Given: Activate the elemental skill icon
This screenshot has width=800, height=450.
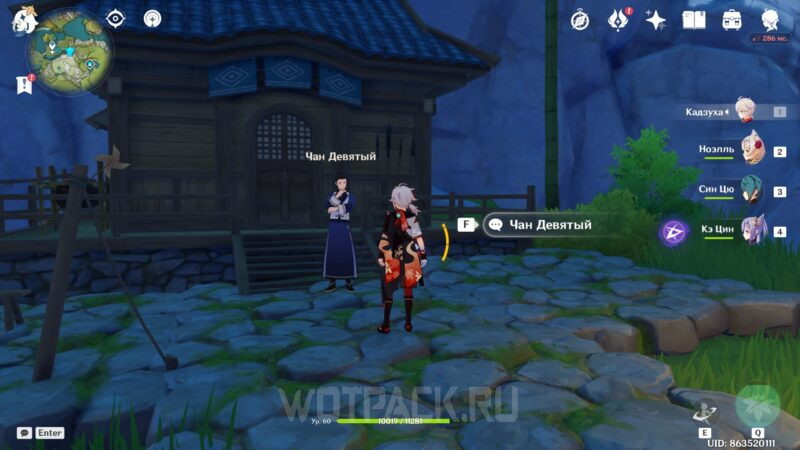Looking at the screenshot, I should 705,411.
